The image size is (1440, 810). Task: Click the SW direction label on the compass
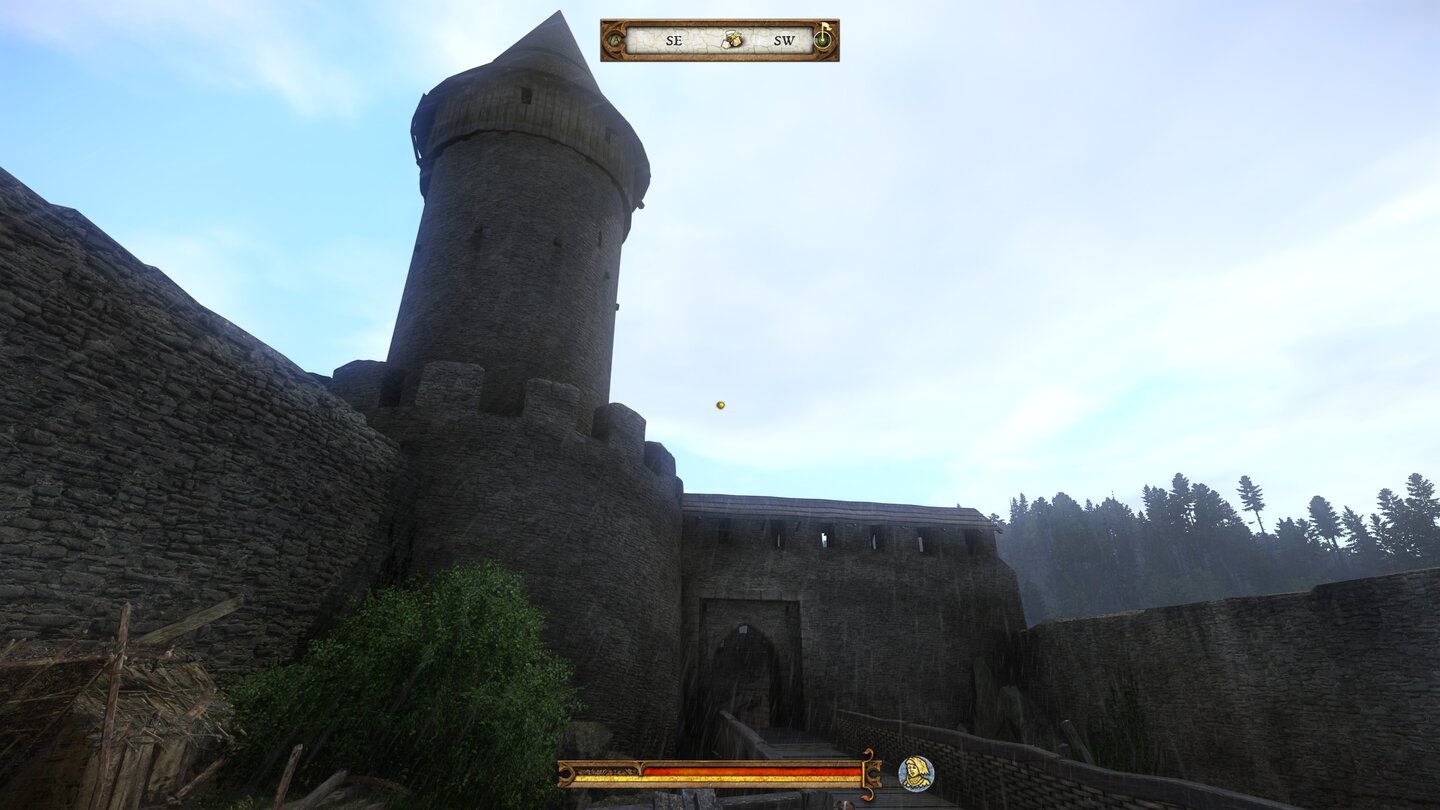(785, 41)
